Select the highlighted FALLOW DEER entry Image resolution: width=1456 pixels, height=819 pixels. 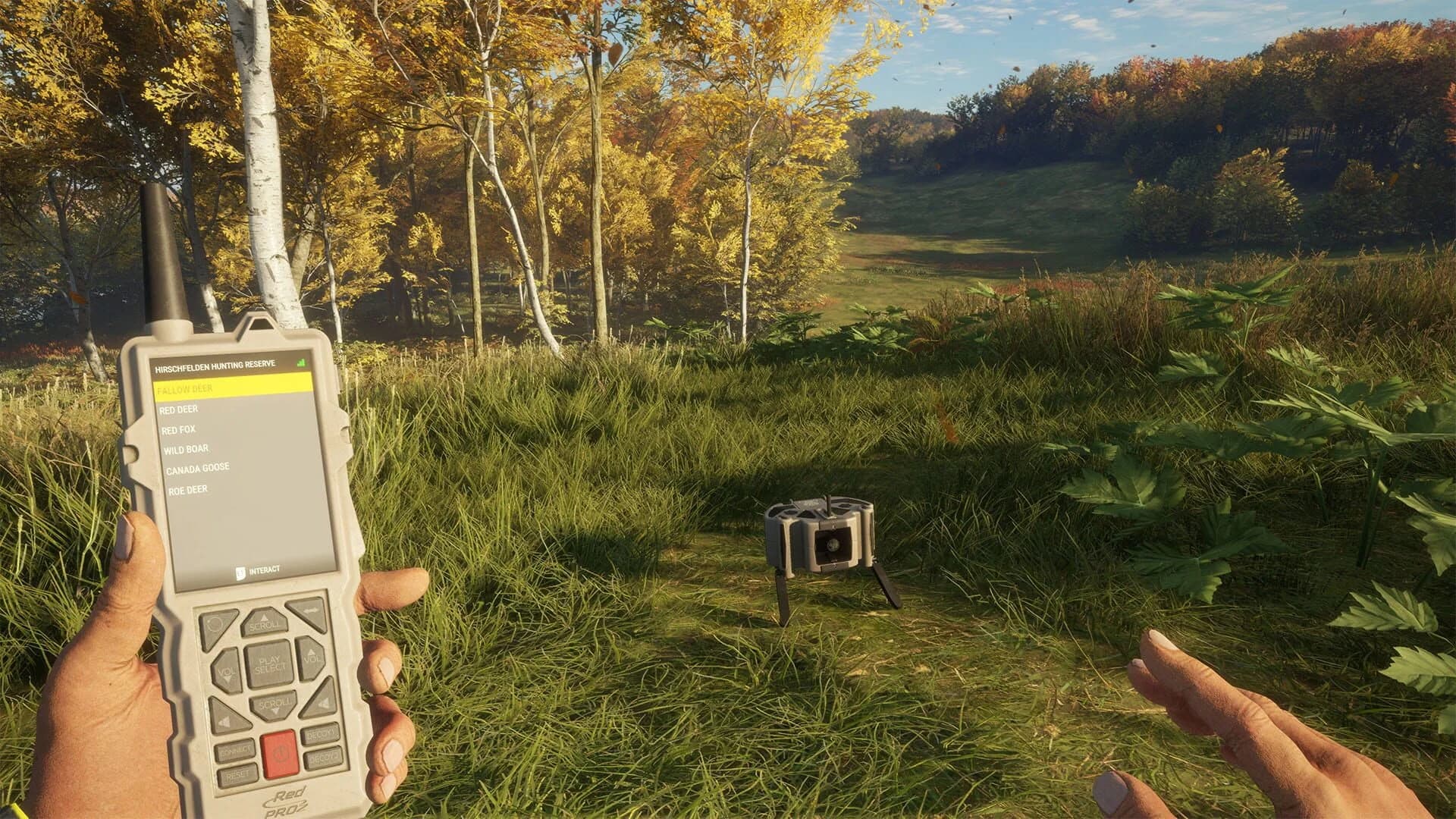186,389
